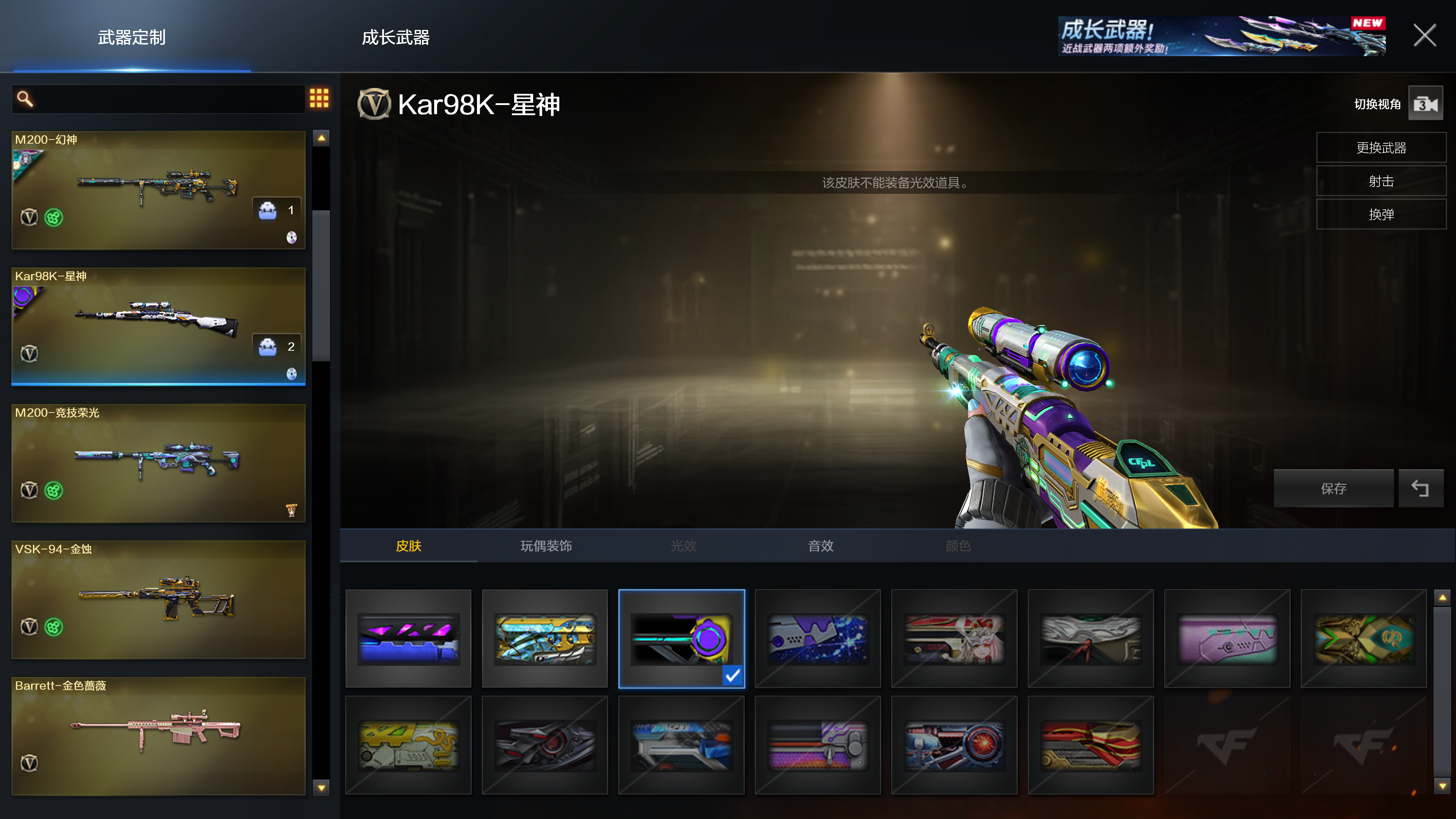
Task: Preview the 换弹 reload animation
Action: tap(1381, 215)
